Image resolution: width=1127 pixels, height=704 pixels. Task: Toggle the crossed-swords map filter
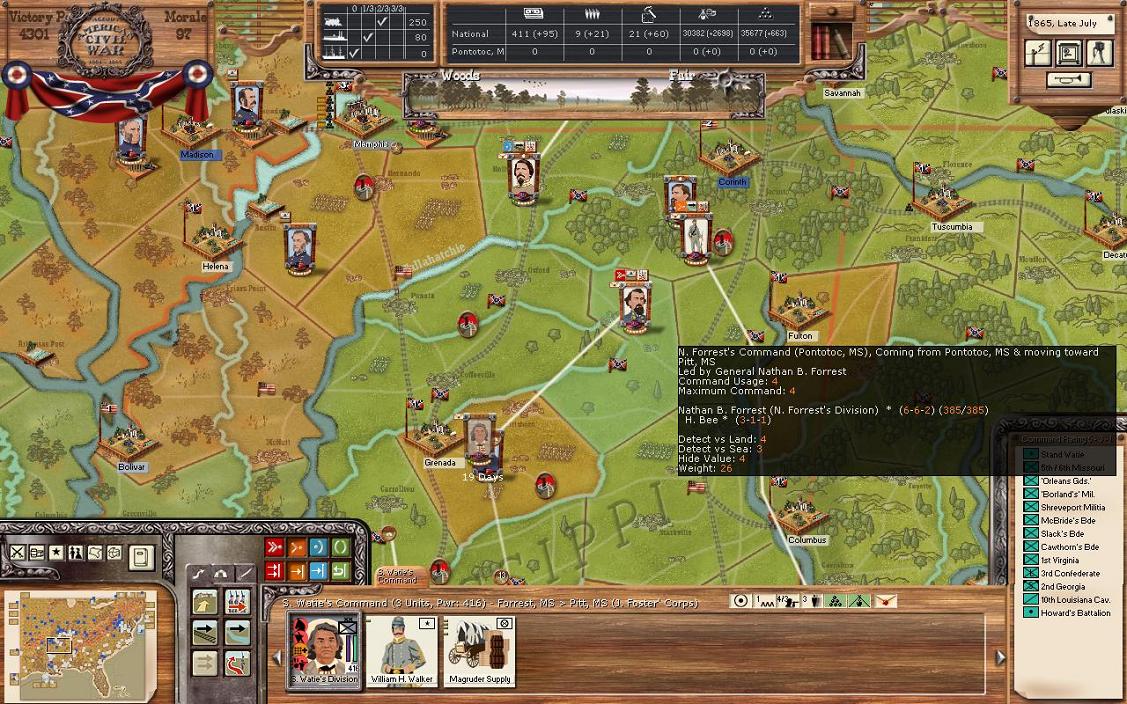pos(18,552)
